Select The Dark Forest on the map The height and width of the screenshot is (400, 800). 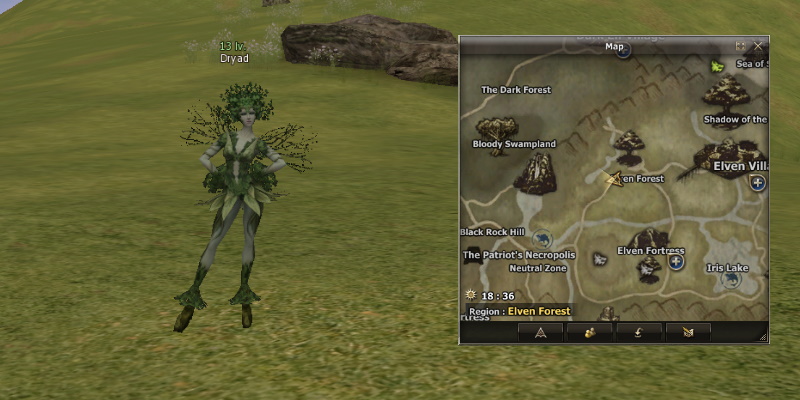click(x=516, y=90)
